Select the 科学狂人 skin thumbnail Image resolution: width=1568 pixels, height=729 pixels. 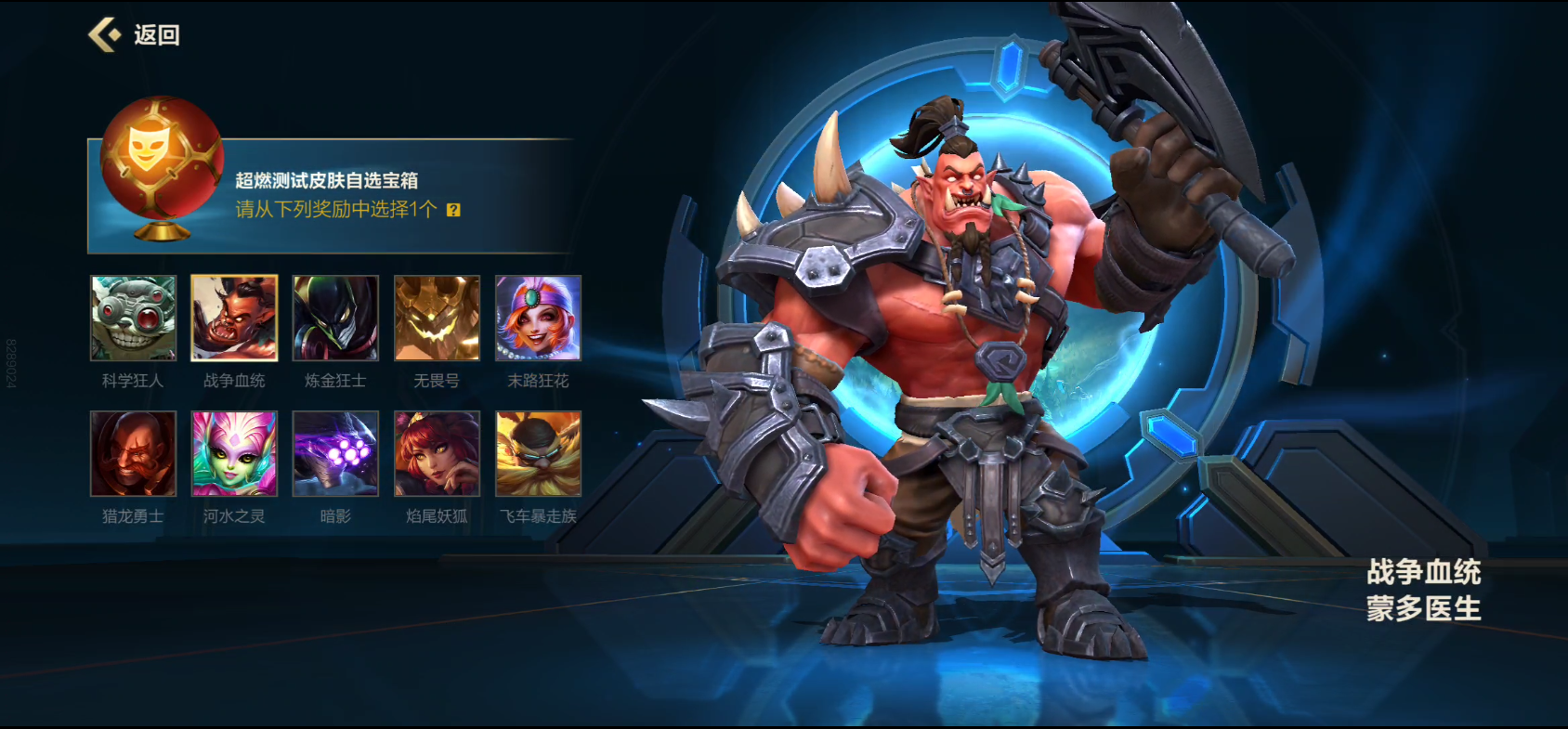(133, 318)
